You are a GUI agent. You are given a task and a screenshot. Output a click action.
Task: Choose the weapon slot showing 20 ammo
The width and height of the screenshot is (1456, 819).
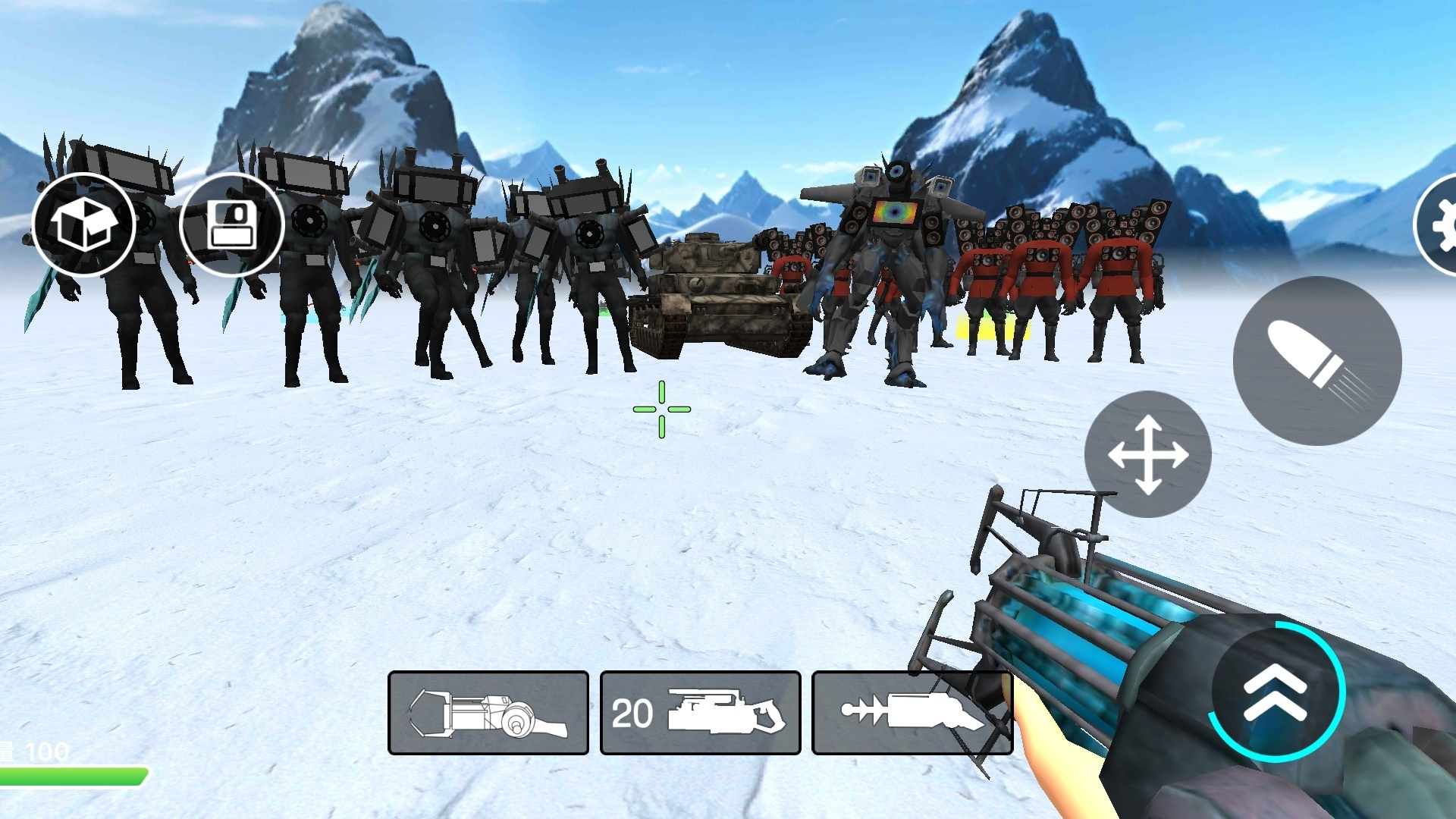(700, 713)
